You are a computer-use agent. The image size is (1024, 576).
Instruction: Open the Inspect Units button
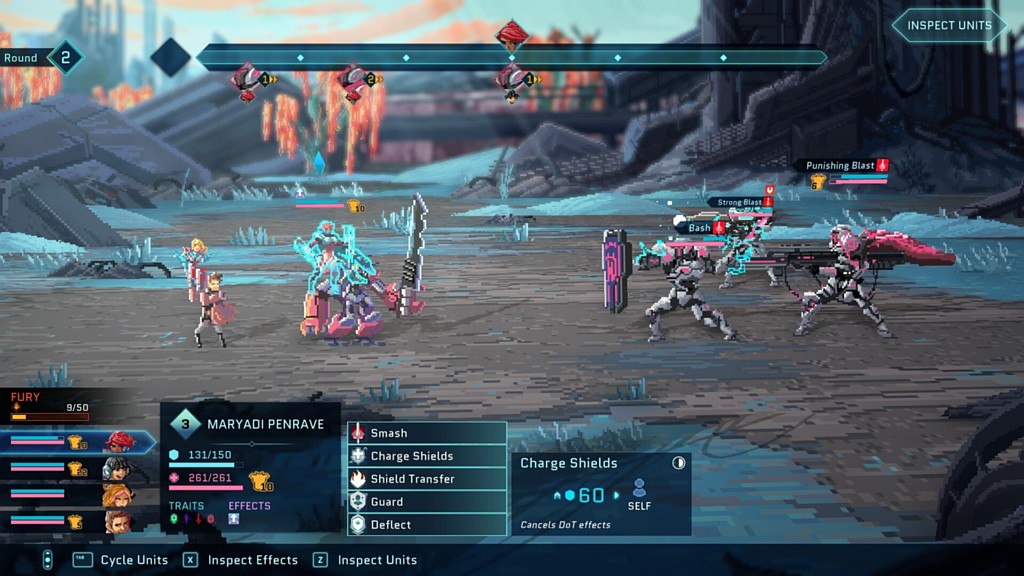click(x=948, y=26)
